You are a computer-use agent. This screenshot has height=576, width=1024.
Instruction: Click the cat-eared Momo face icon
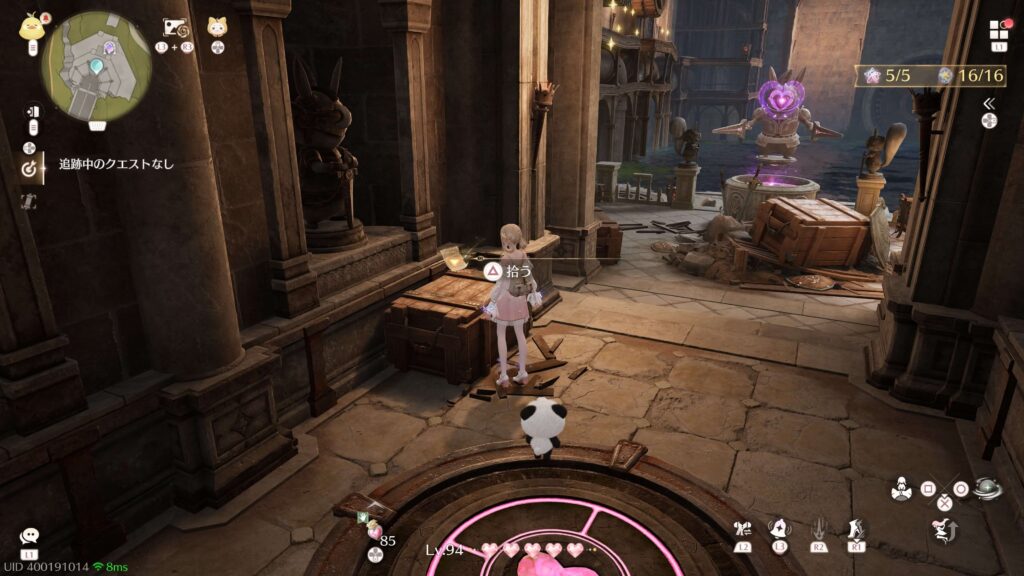217,28
